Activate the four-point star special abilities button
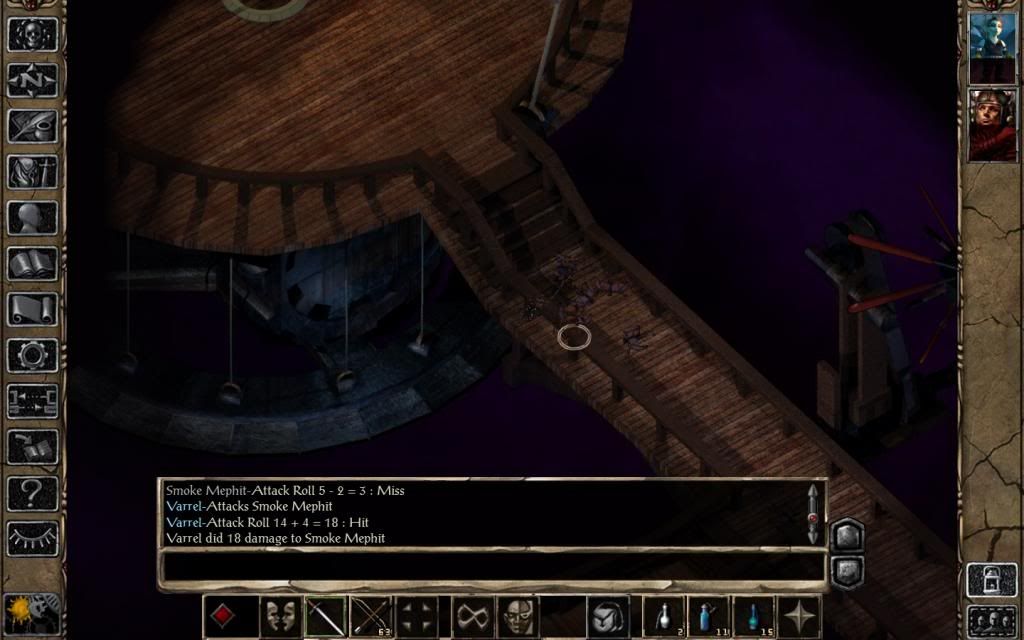Screen dimensions: 1024x640 pos(800,616)
